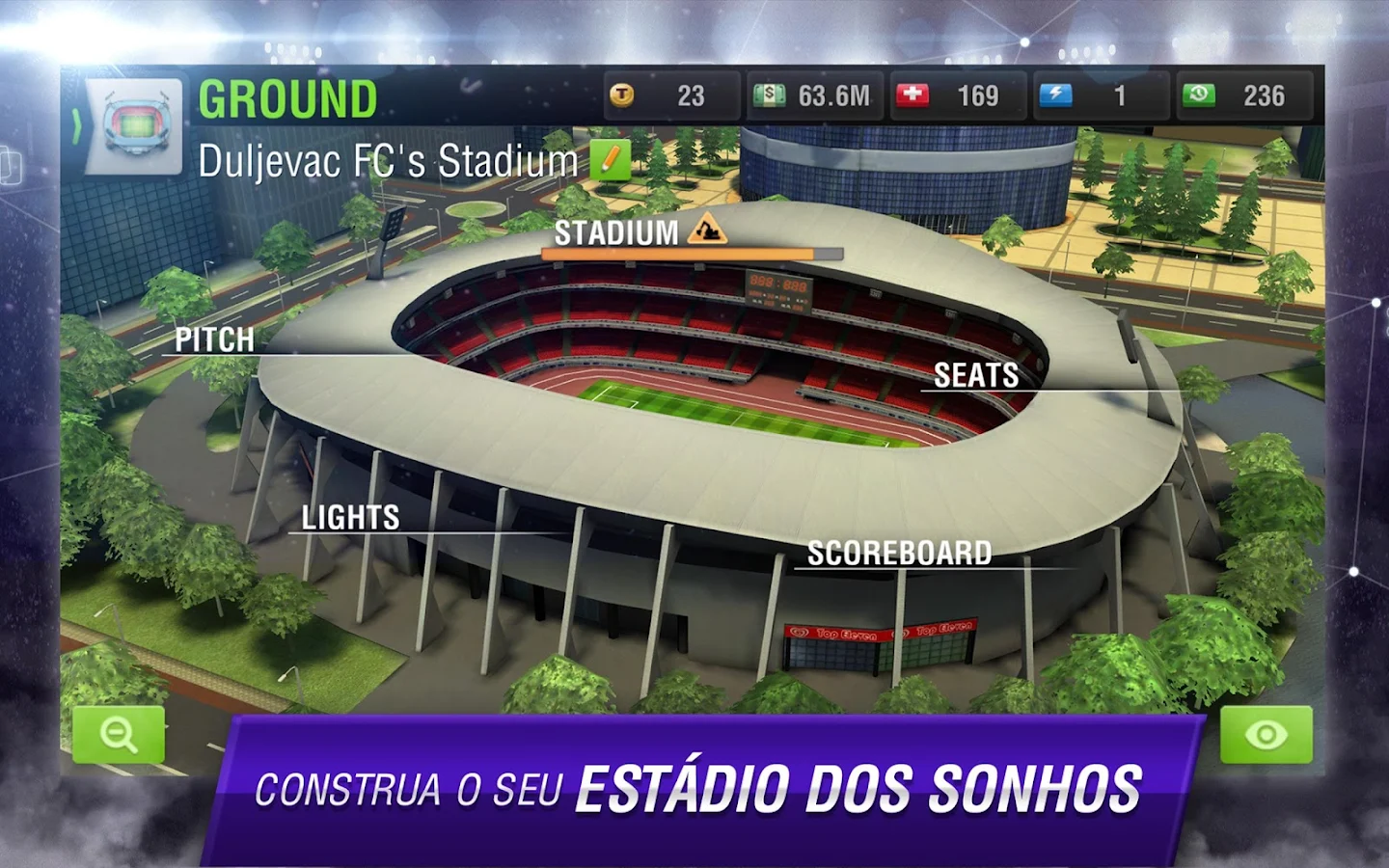Select the PITCH facility label

pos(214,339)
